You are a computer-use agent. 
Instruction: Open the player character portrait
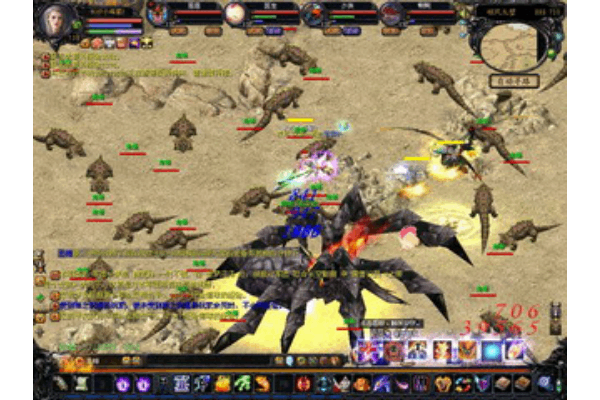(x=55, y=19)
